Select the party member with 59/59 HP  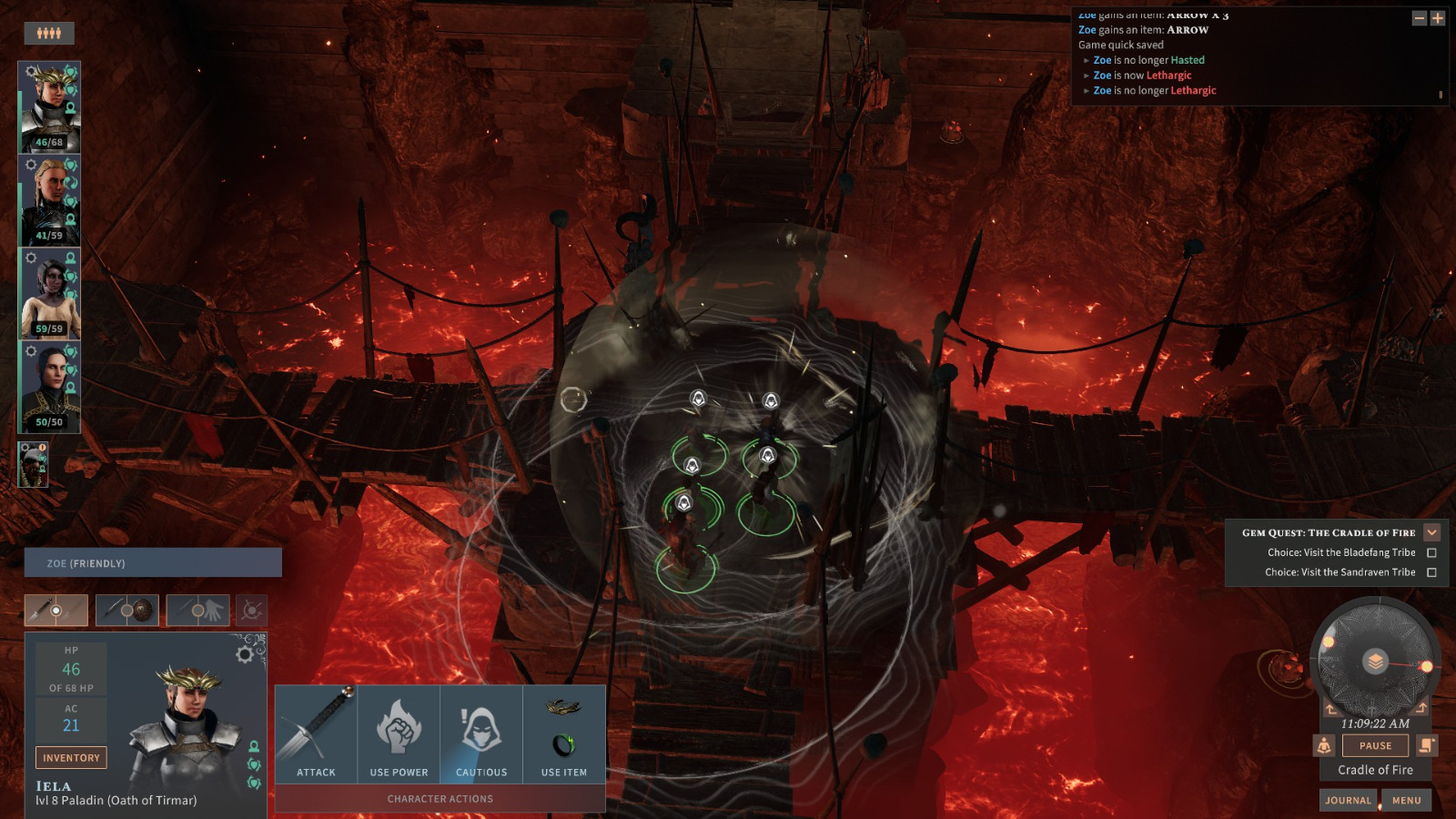[x=49, y=293]
